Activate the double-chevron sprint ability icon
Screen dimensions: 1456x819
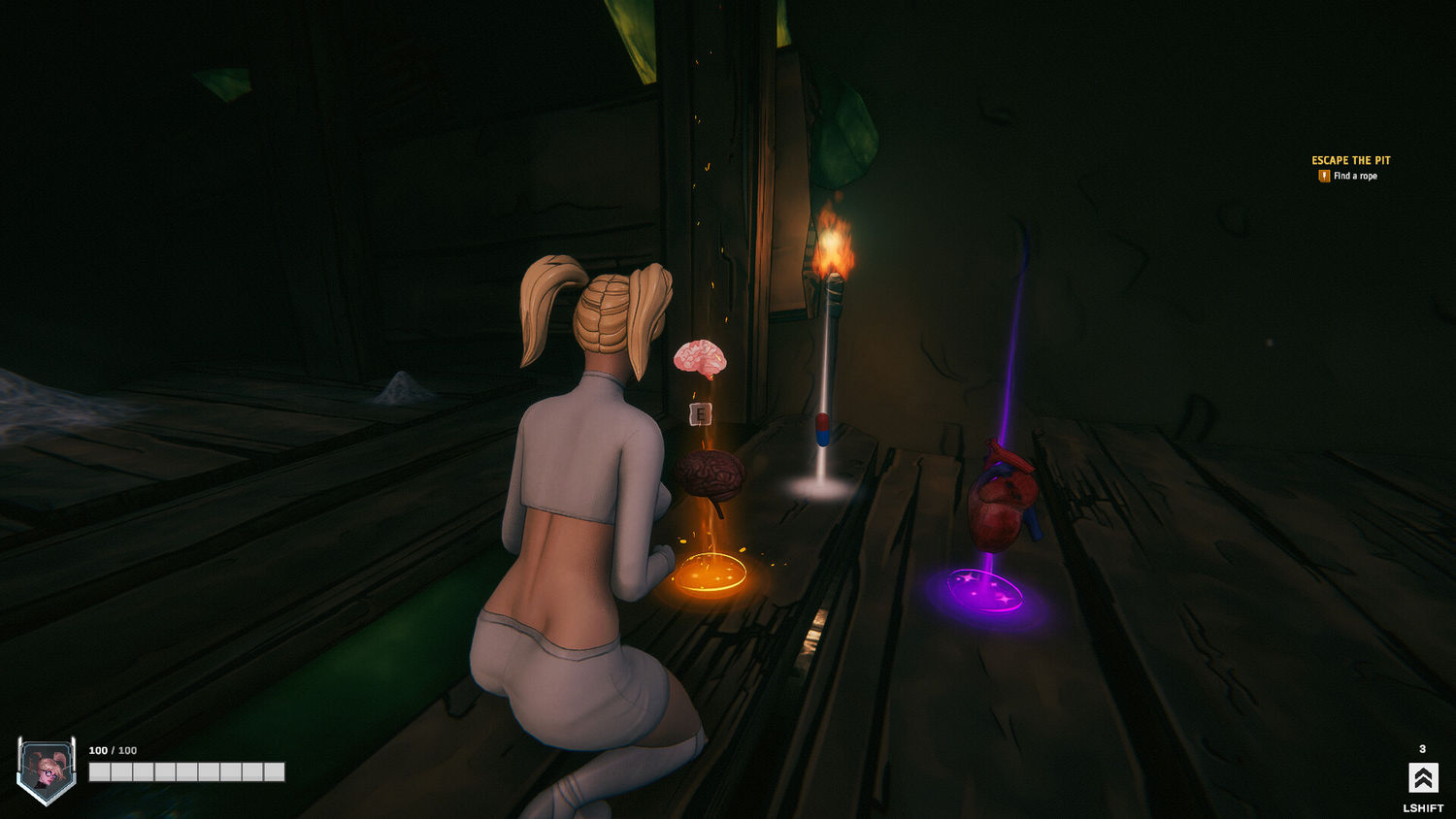pos(1422,777)
